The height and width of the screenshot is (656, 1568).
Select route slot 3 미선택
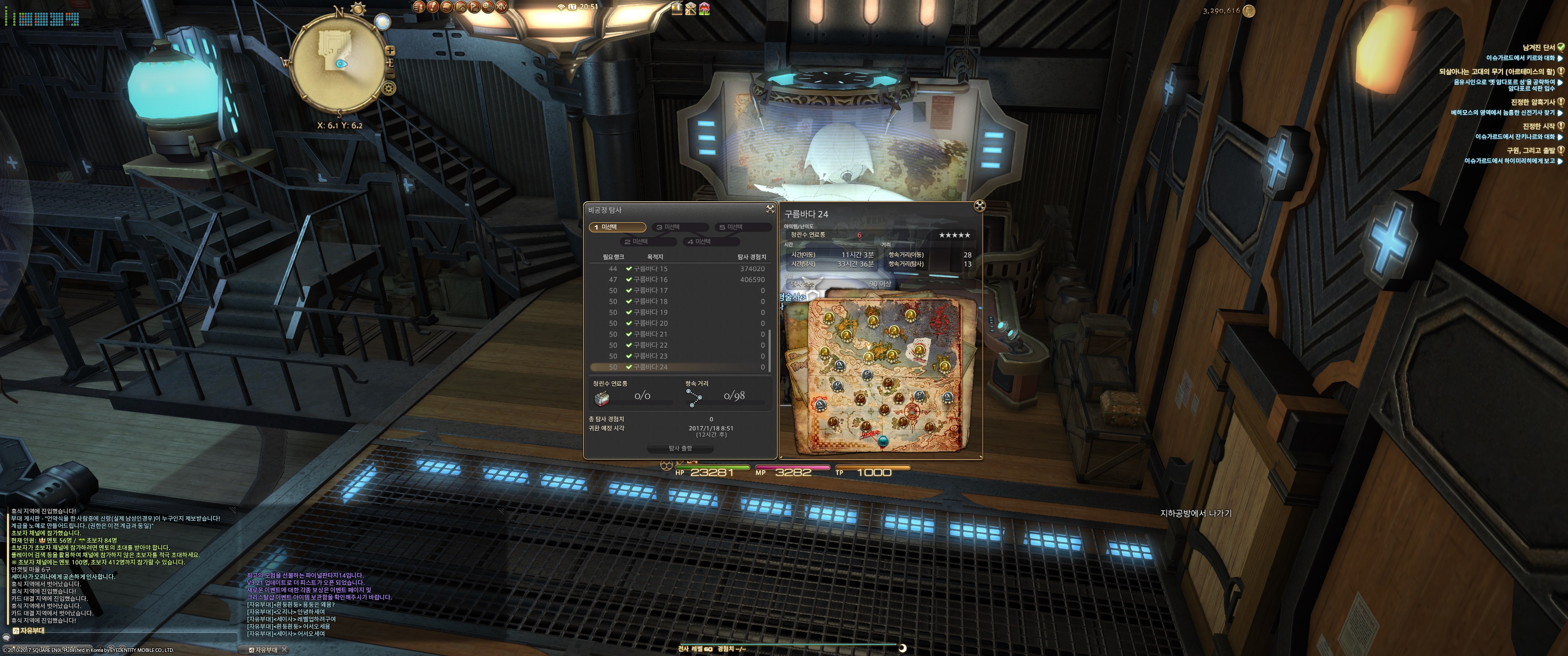[x=680, y=227]
